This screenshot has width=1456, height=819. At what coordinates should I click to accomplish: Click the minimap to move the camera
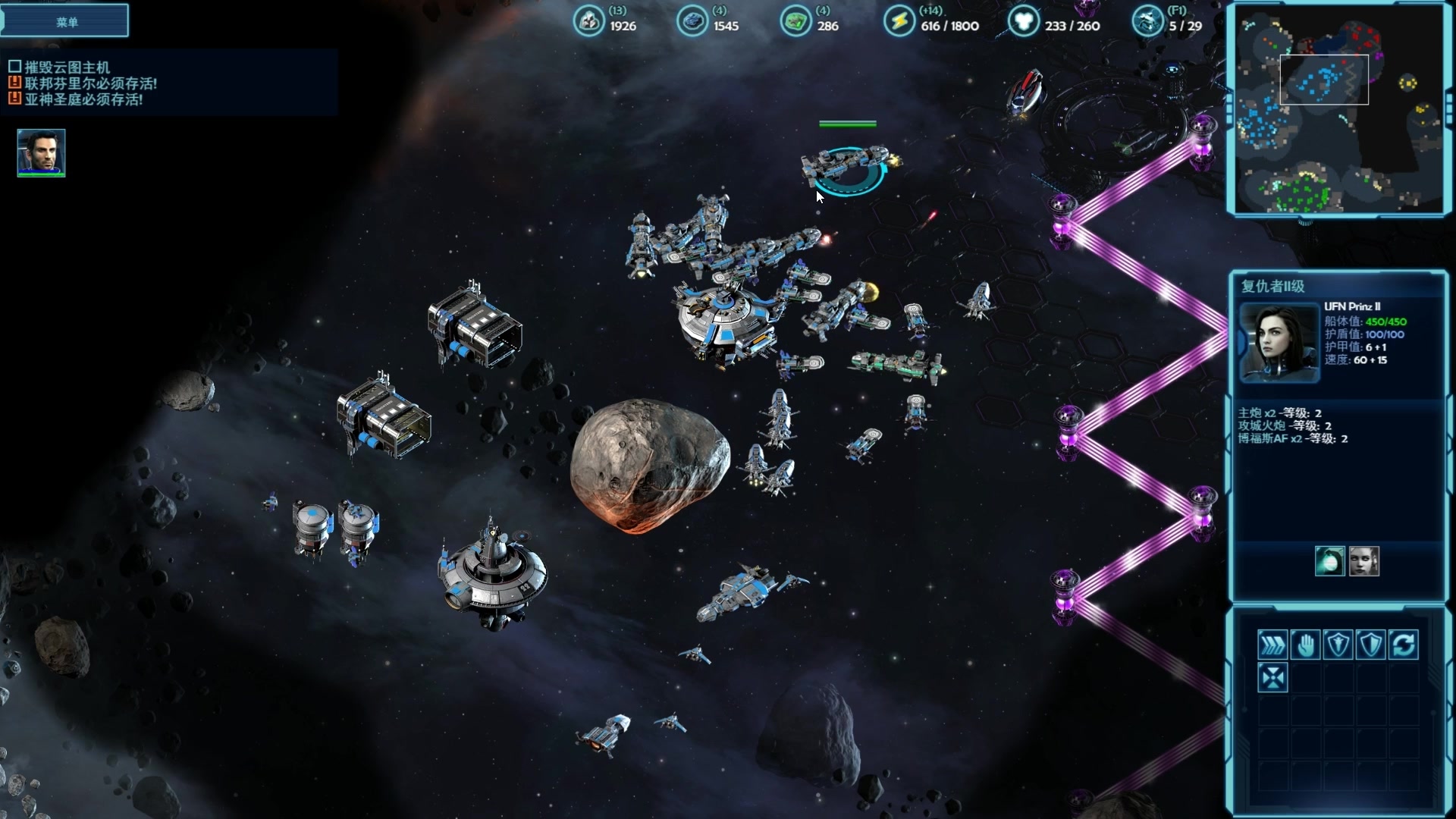(1339, 110)
